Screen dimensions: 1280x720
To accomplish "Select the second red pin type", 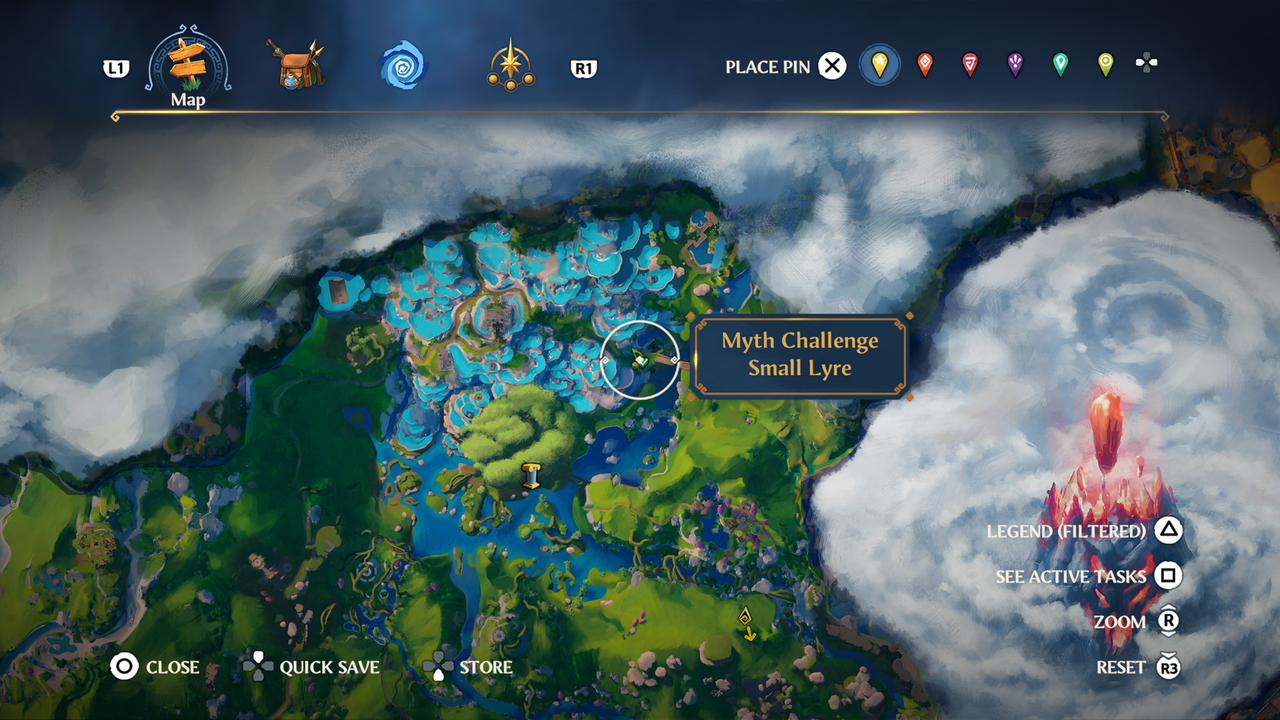I will point(969,65).
